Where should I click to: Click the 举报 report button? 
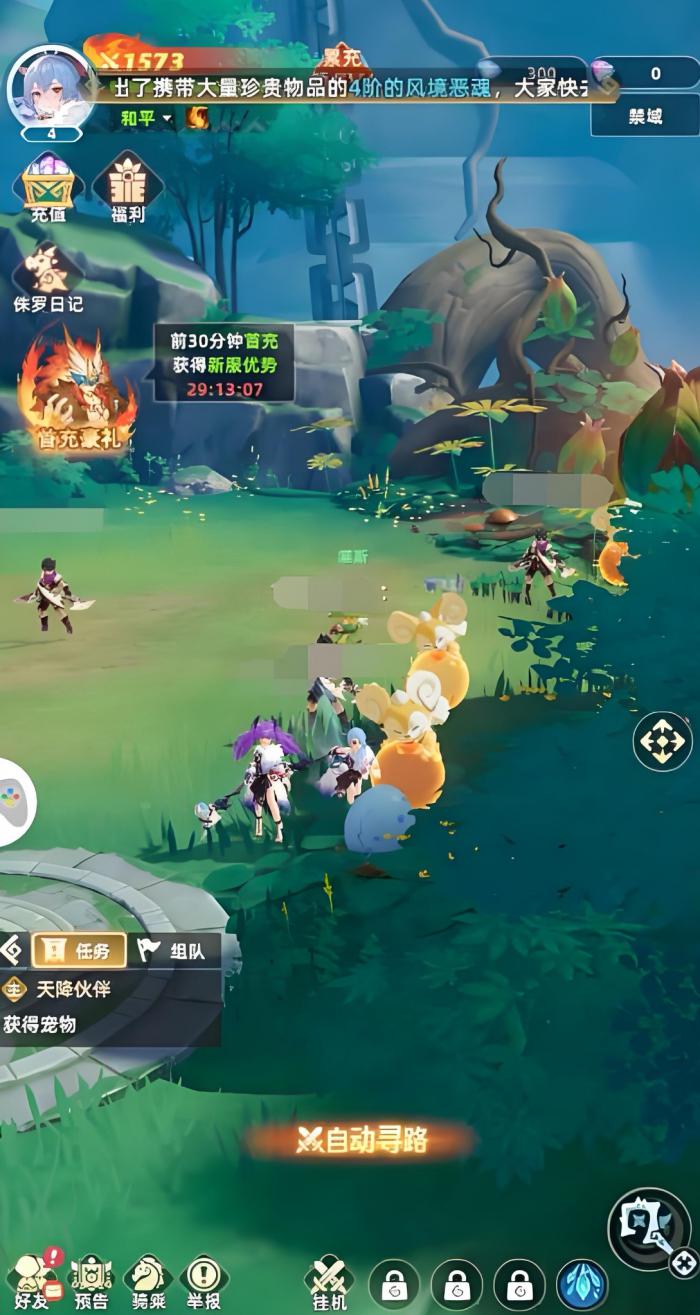204,1280
